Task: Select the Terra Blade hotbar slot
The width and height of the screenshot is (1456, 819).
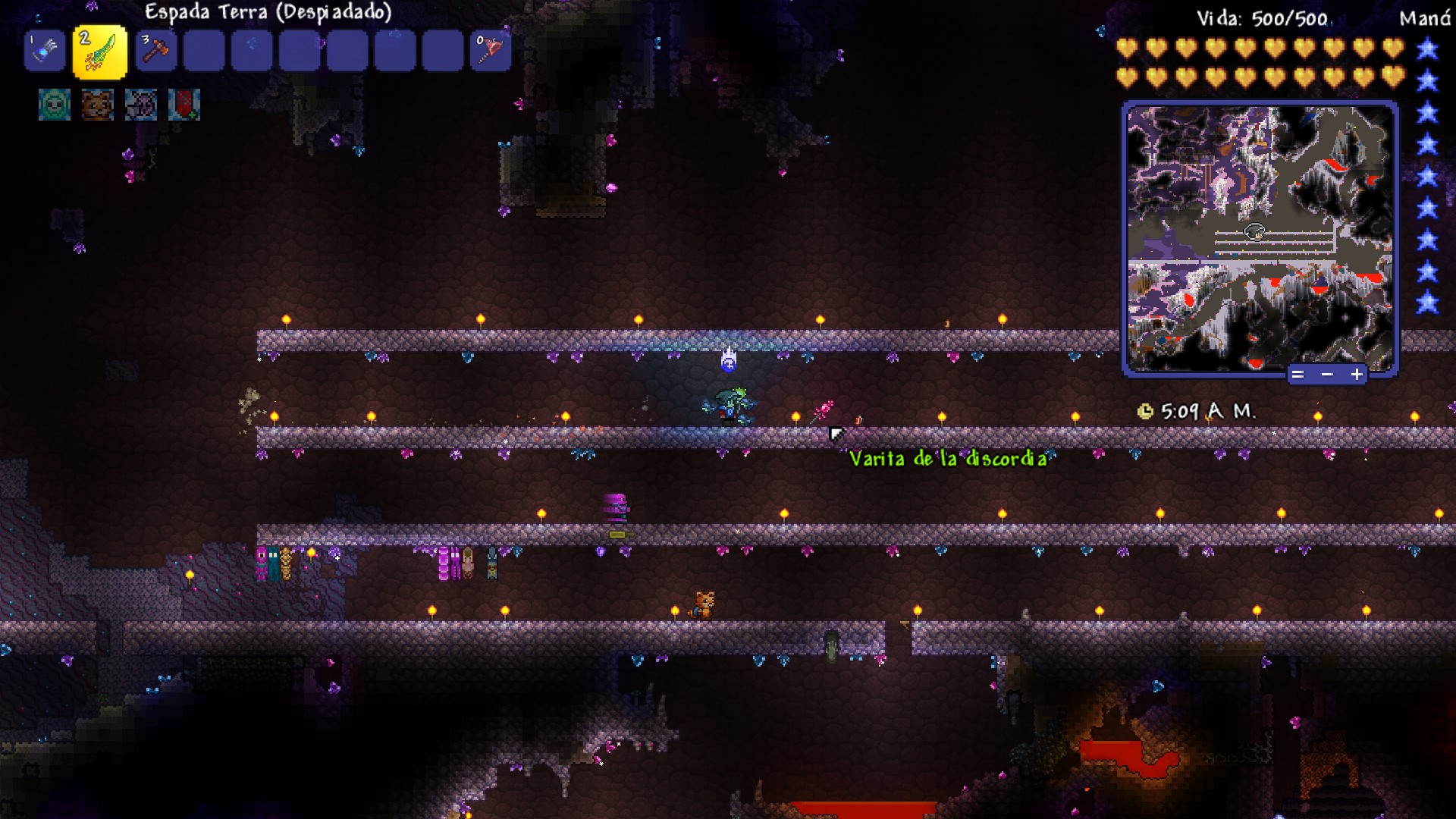Action: [100, 52]
